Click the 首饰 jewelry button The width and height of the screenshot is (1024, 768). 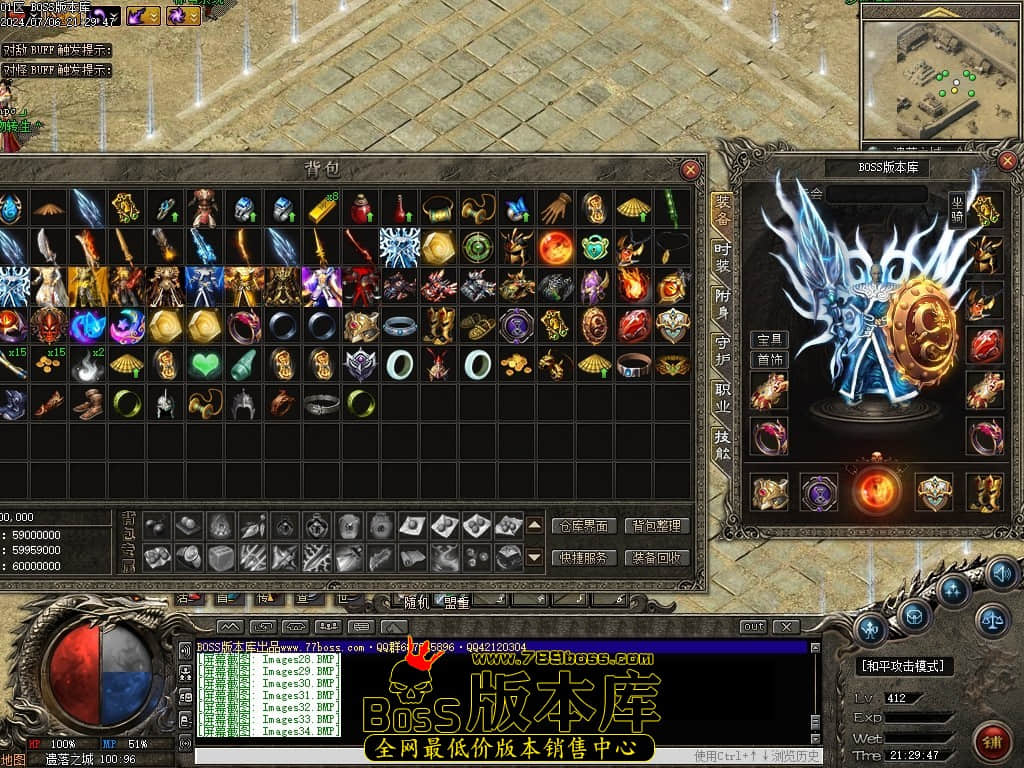tap(769, 359)
